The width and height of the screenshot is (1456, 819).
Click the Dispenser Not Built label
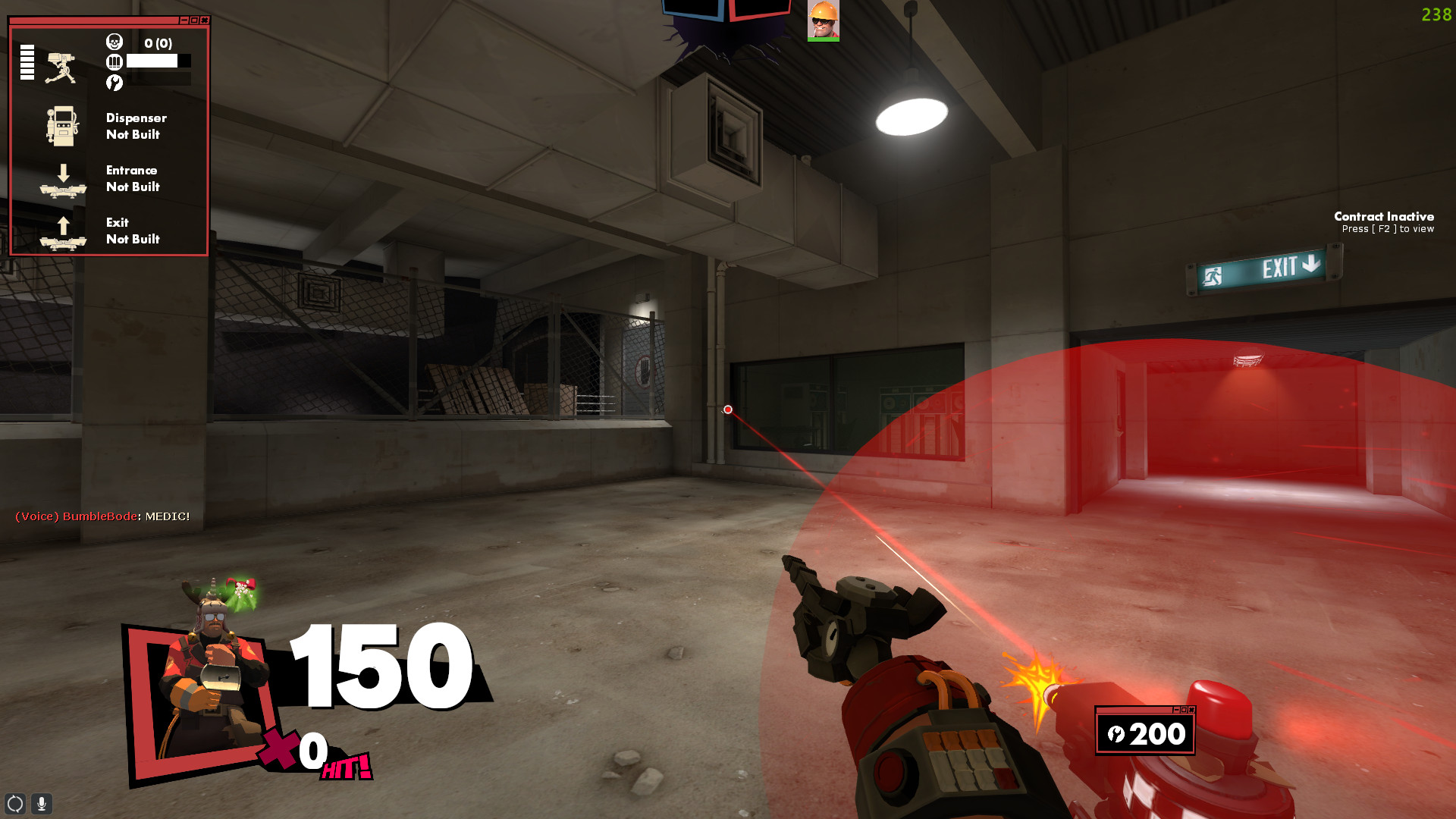click(136, 126)
